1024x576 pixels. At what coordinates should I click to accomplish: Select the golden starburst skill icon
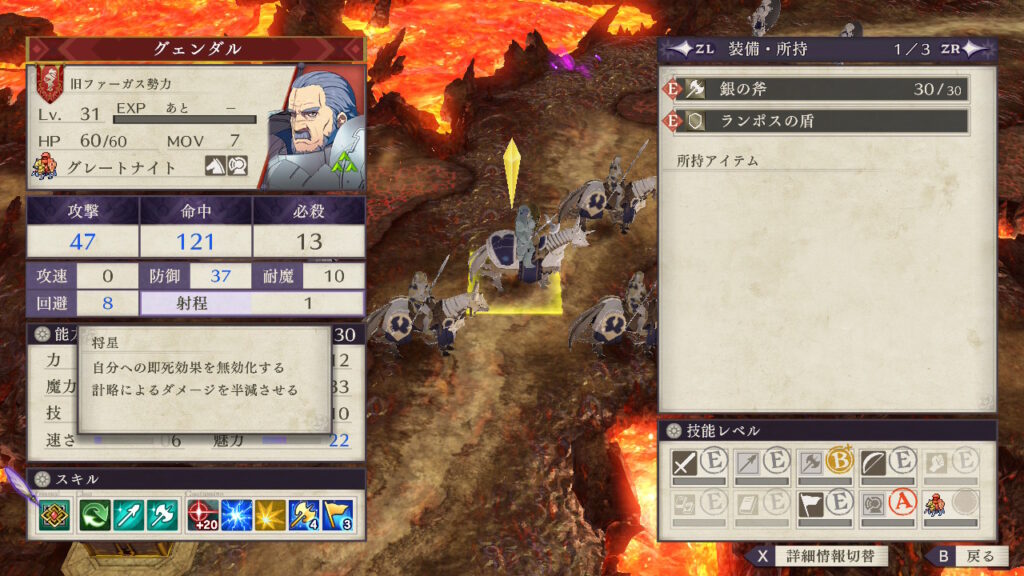tap(270, 515)
